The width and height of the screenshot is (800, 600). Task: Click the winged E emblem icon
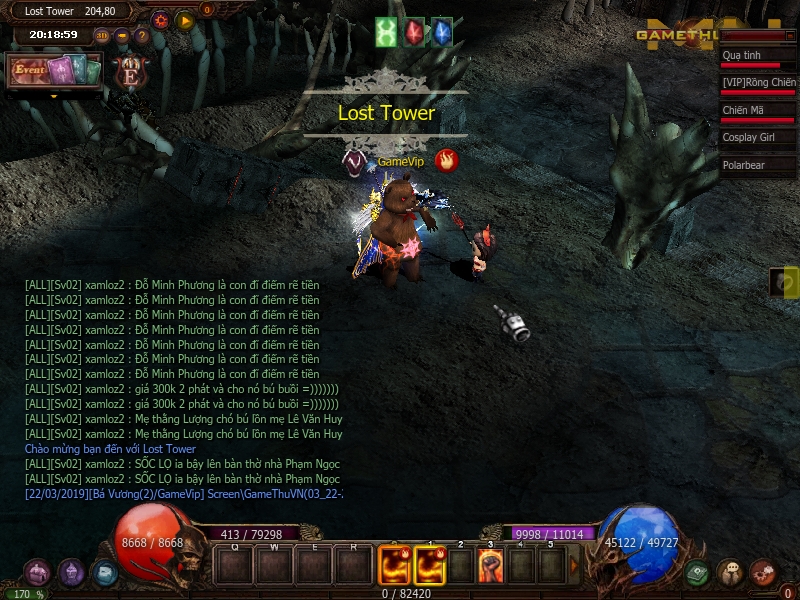click(x=129, y=71)
